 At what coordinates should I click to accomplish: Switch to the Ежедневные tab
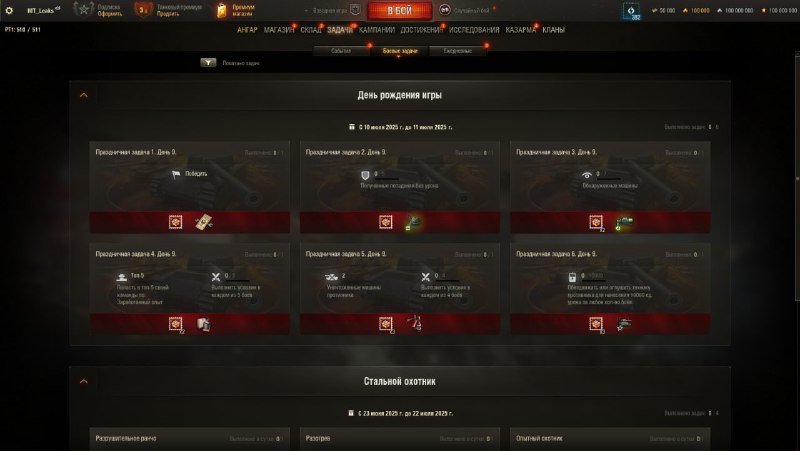458,50
